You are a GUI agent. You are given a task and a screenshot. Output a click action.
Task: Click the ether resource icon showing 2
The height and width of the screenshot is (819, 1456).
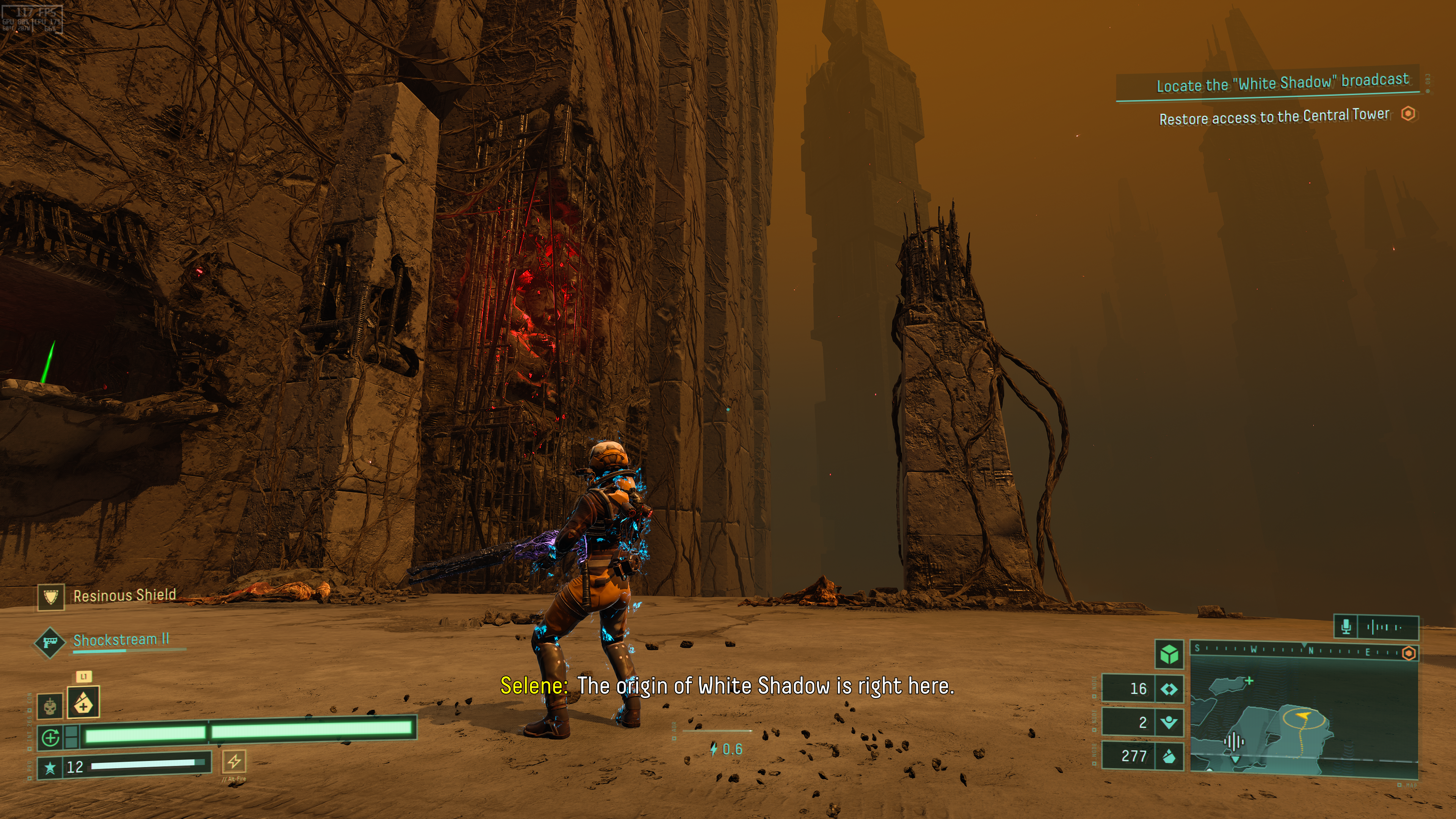tap(1169, 722)
